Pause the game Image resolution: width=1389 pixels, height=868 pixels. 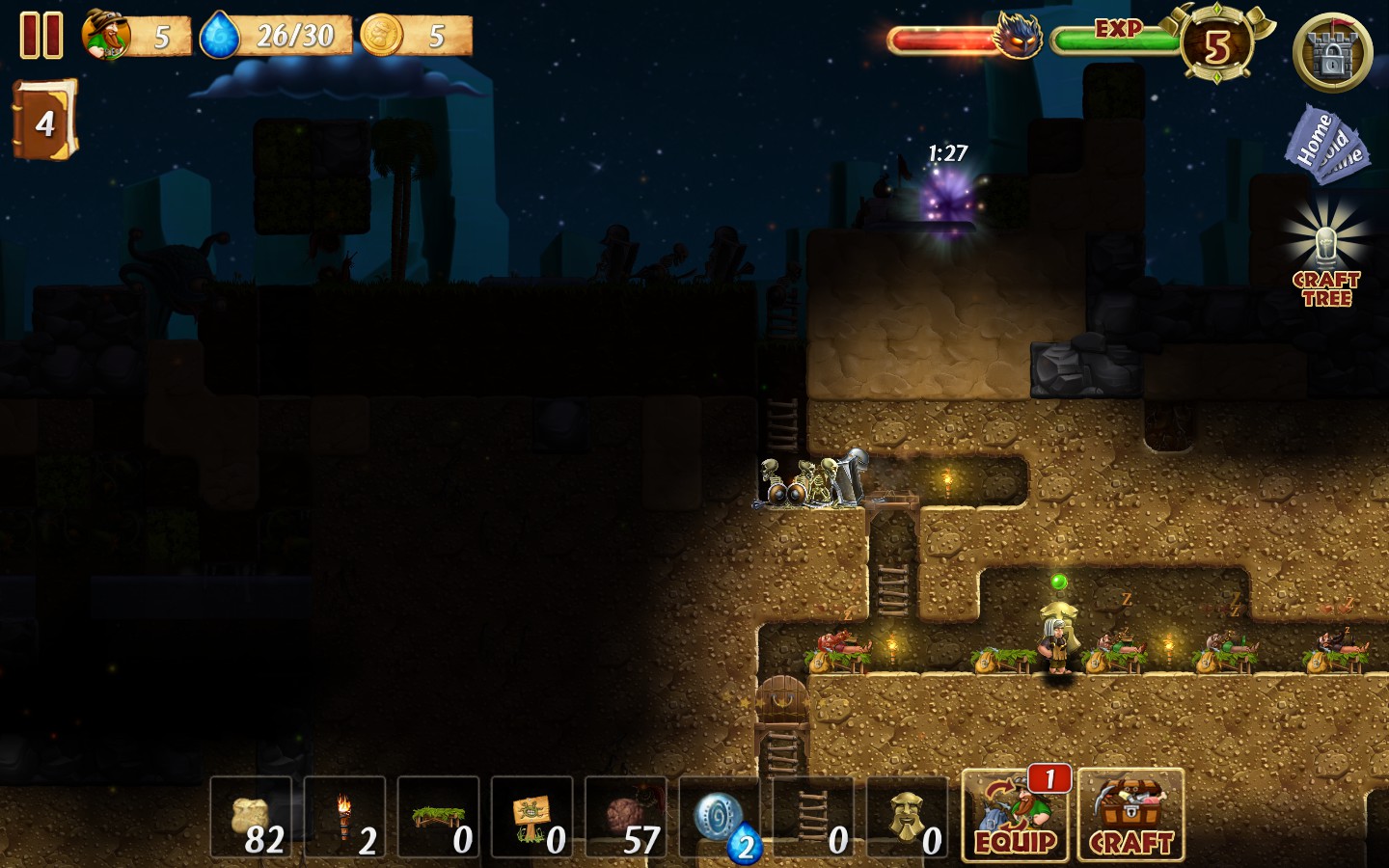pos(41,36)
